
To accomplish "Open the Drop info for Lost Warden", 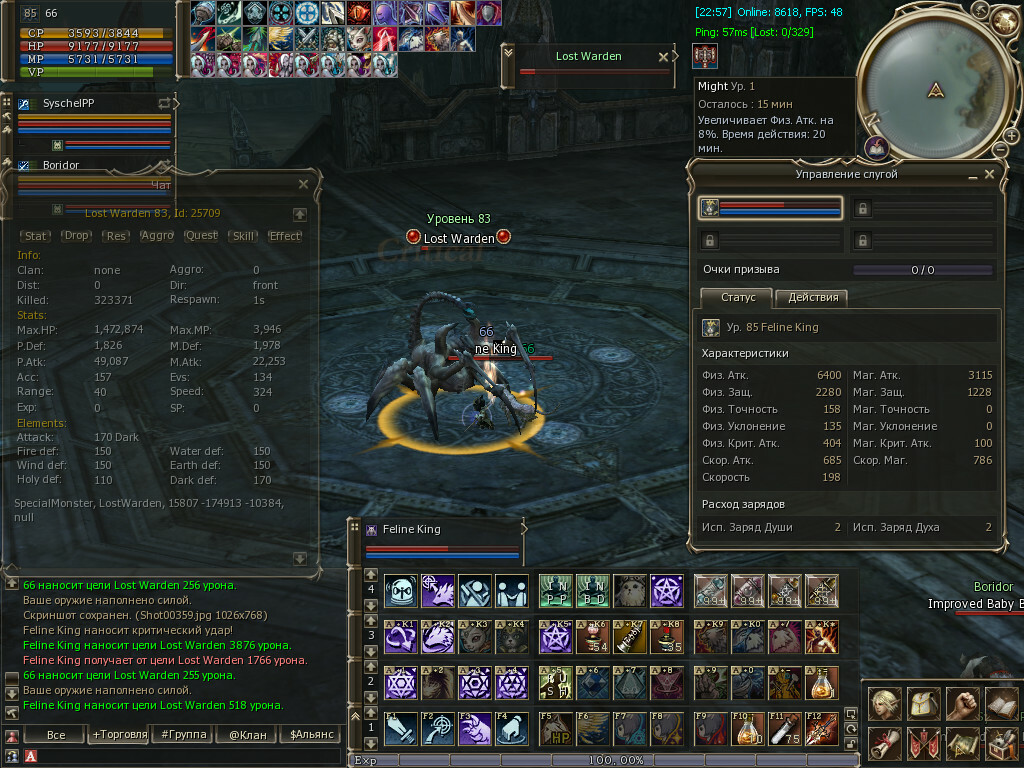I will (x=76, y=236).
